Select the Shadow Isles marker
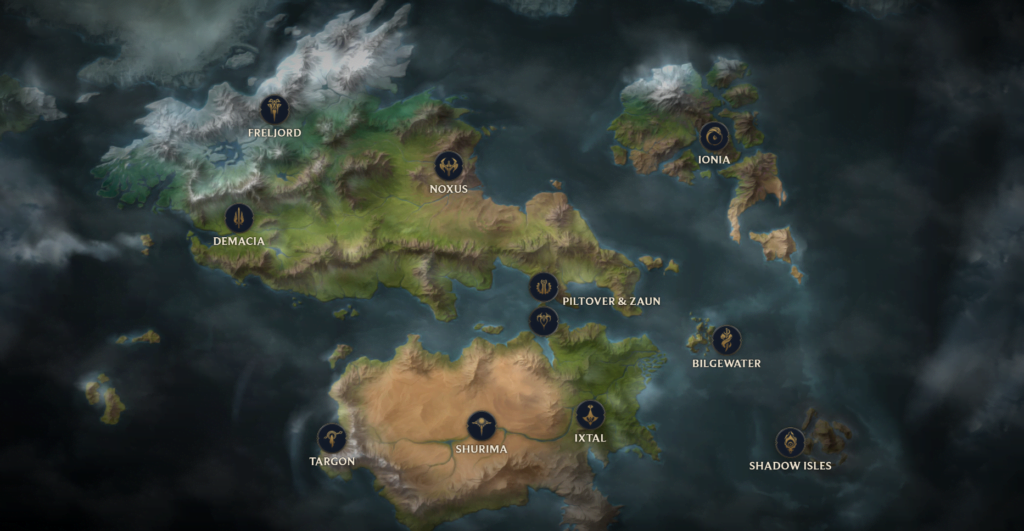This screenshot has width=1024, height=531. tap(790, 442)
